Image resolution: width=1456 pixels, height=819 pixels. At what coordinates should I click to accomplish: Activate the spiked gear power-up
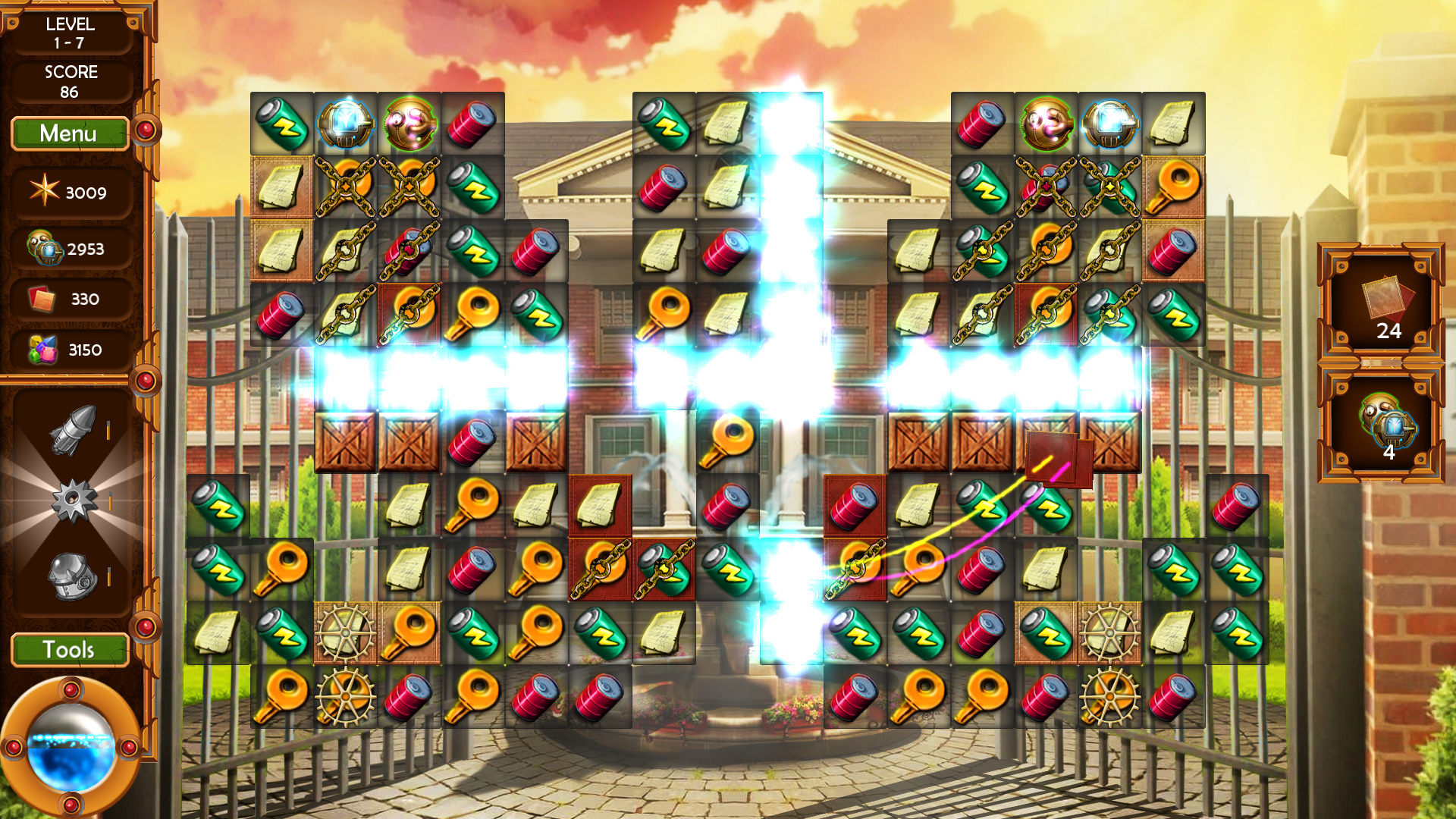point(73,500)
